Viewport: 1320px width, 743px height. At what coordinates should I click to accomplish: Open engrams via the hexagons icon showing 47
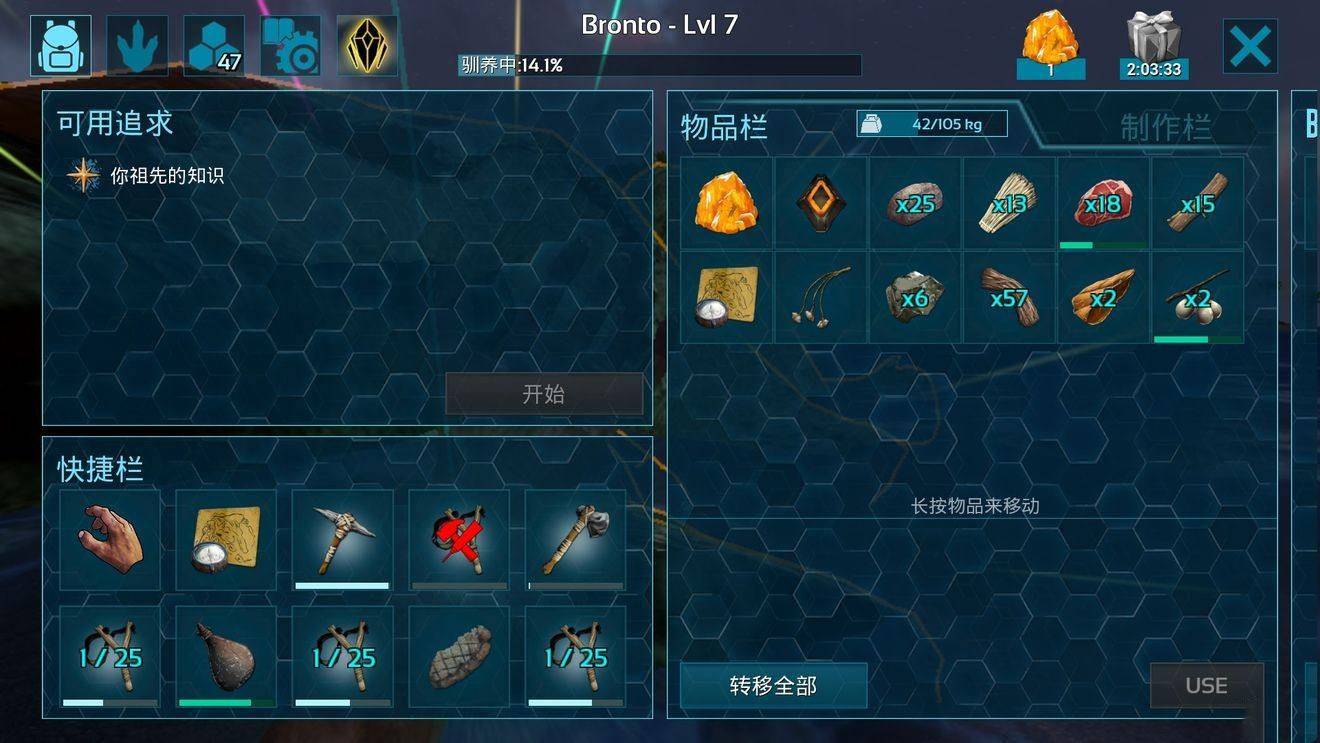click(211, 41)
